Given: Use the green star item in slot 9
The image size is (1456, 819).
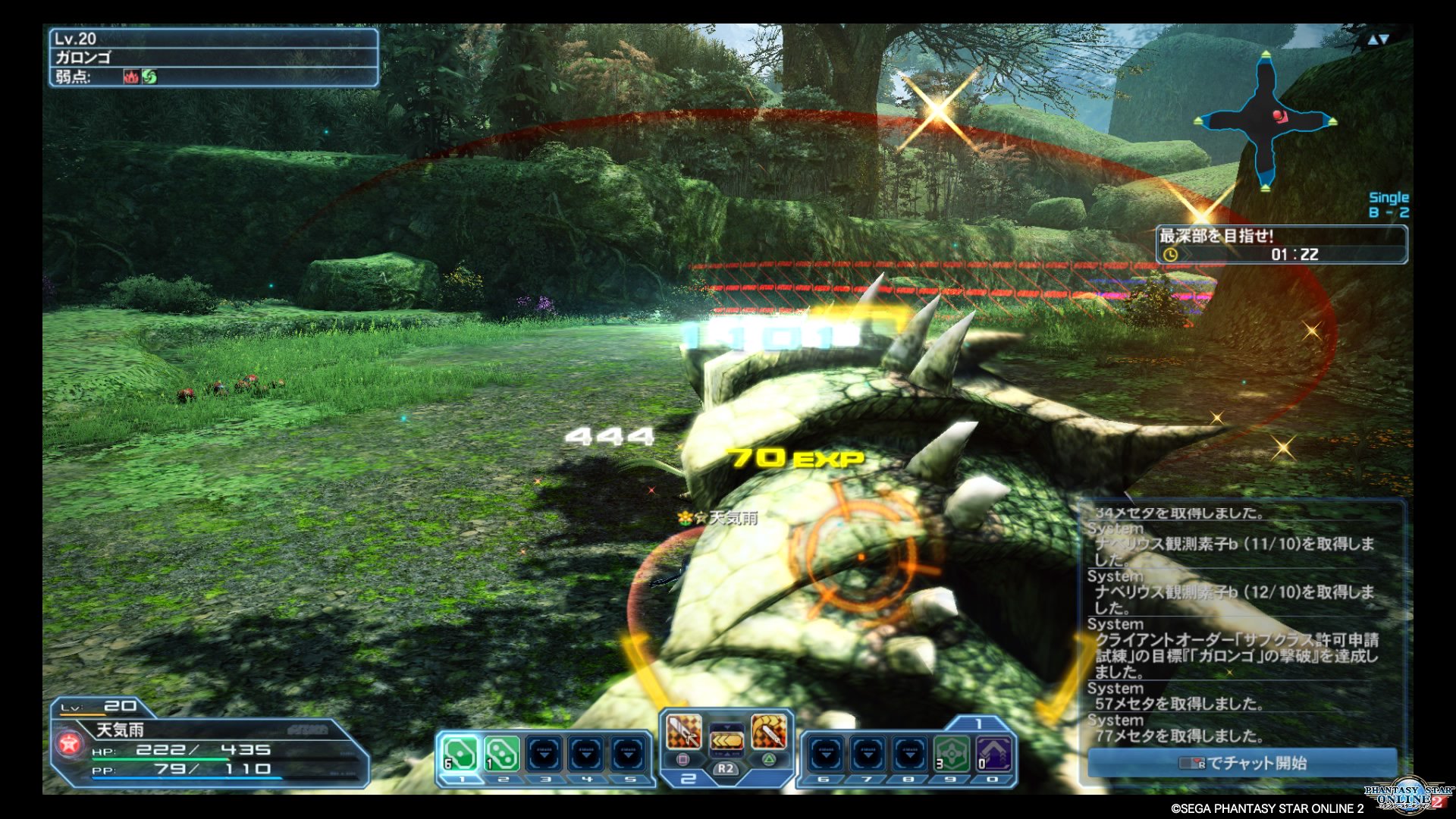Looking at the screenshot, I should pyautogui.click(x=951, y=754).
